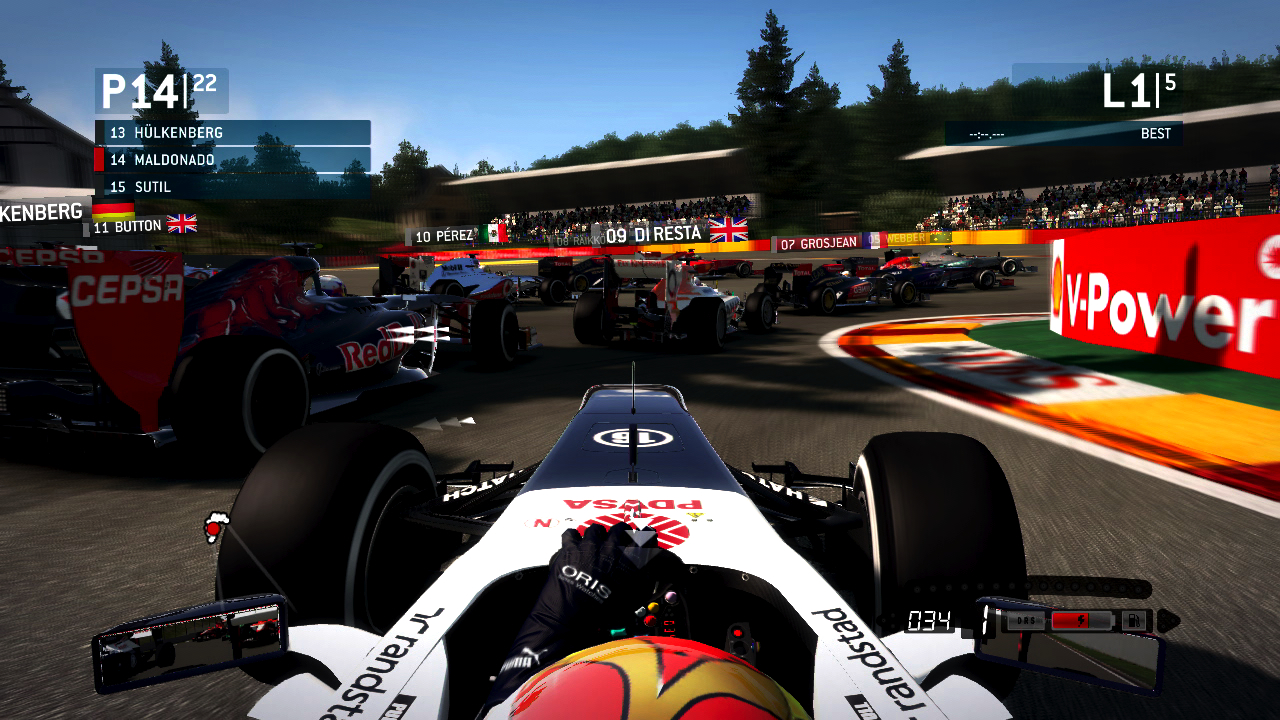Toggle the DRS activation indicator
This screenshot has width=1280, height=720.
1027,621
